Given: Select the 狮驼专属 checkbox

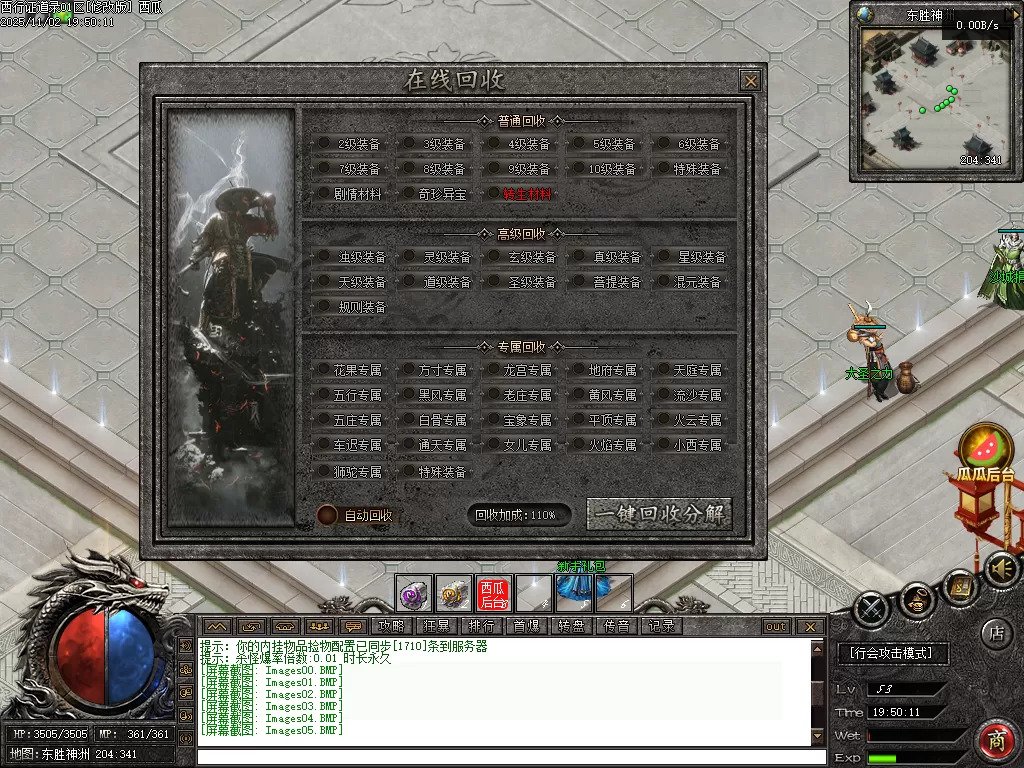Looking at the screenshot, I should click(x=324, y=471).
